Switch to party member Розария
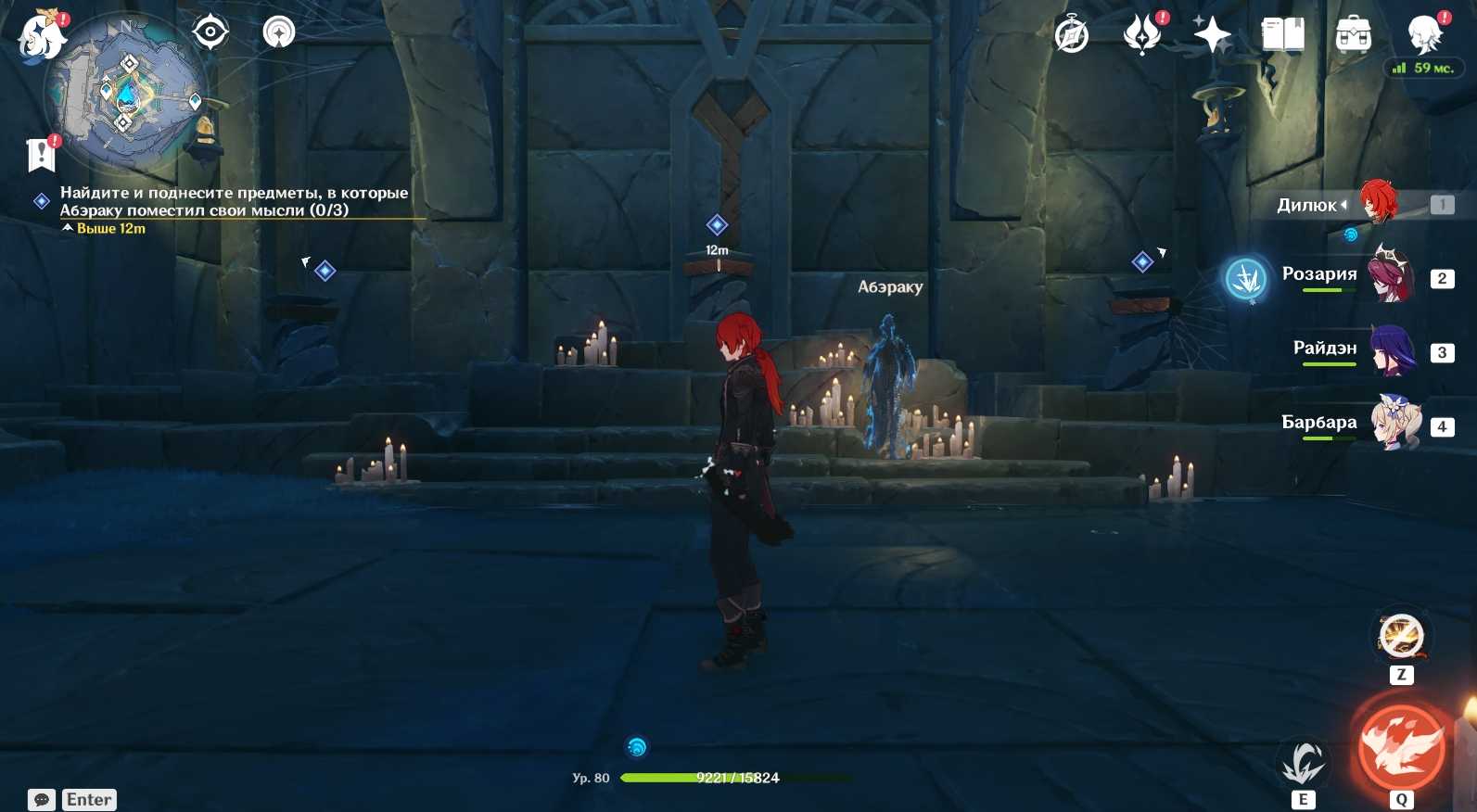Viewport: 1477px width, 812px height. 1391,276
